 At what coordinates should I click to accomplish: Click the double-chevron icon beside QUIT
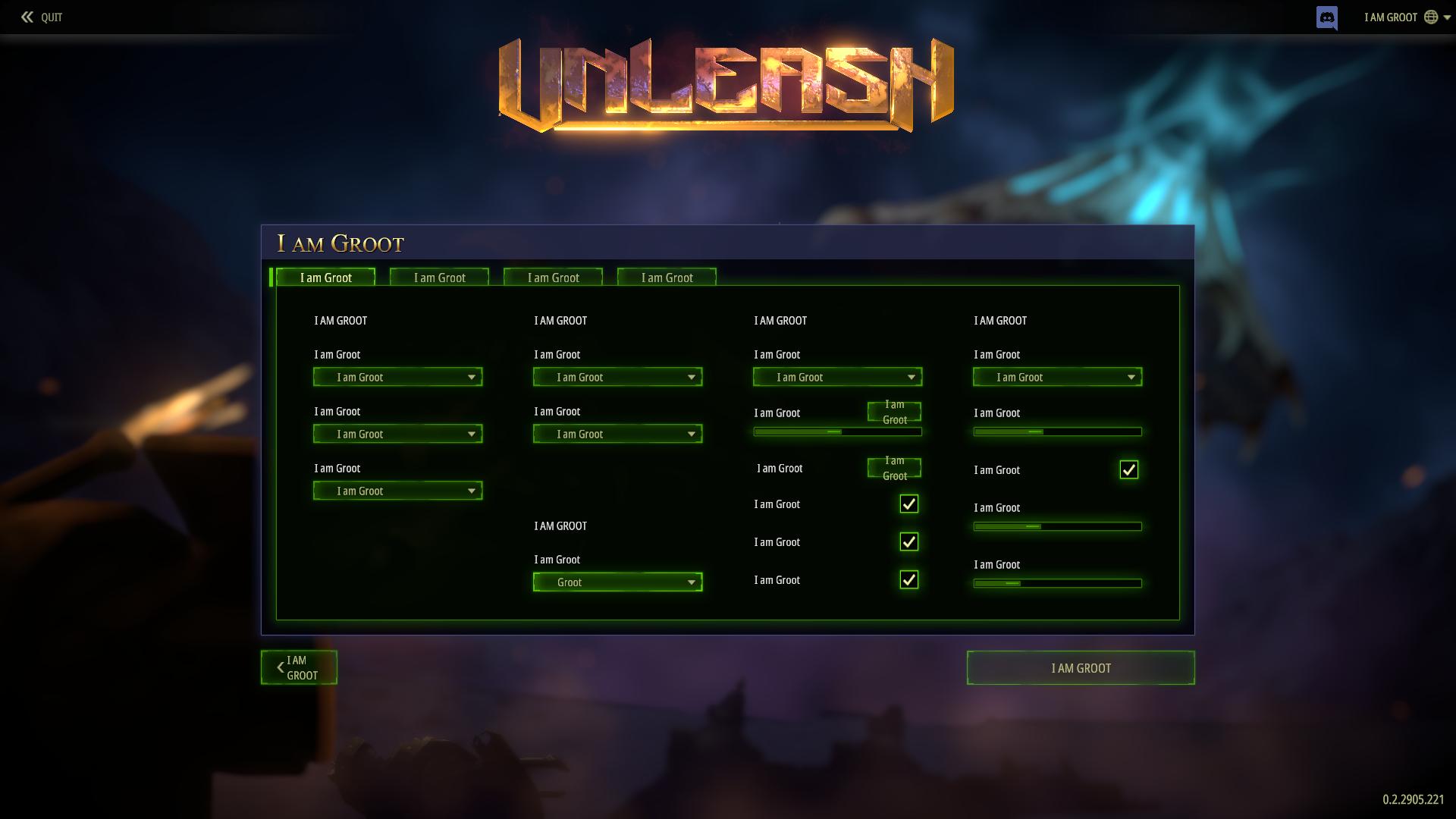[26, 17]
